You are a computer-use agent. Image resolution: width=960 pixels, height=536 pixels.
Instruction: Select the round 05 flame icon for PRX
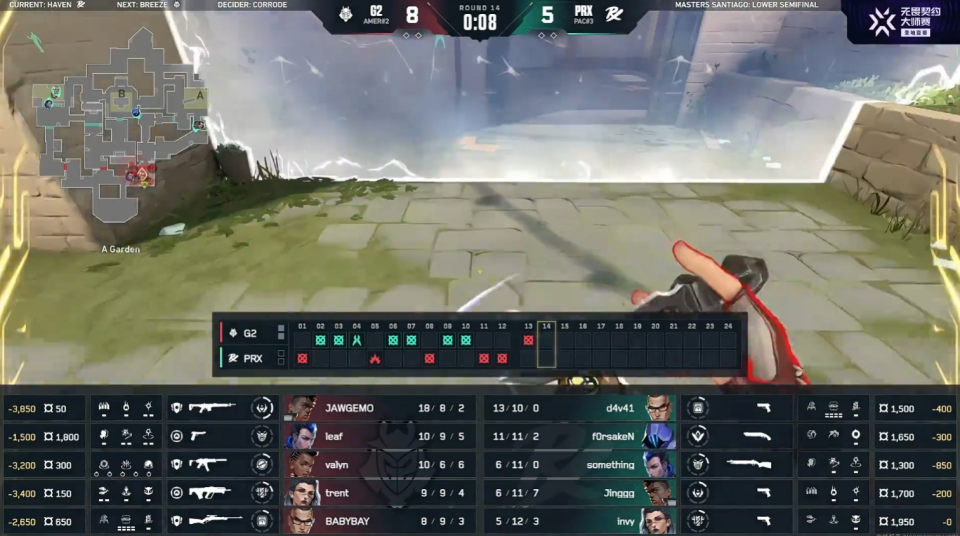click(375, 358)
